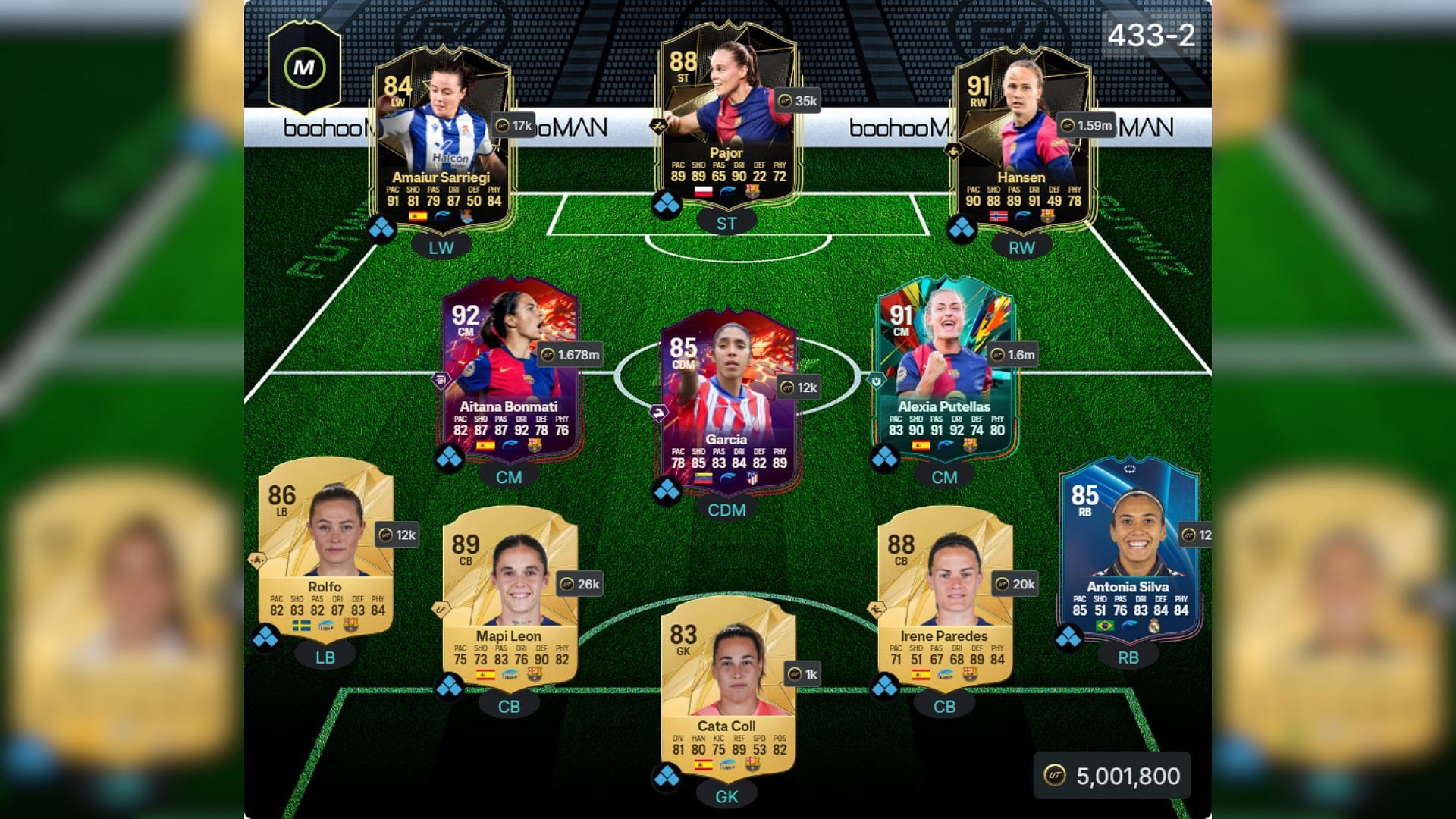Click Putellas's 1.6m price tag
Image resolution: width=1456 pixels, height=819 pixels.
click(1014, 354)
